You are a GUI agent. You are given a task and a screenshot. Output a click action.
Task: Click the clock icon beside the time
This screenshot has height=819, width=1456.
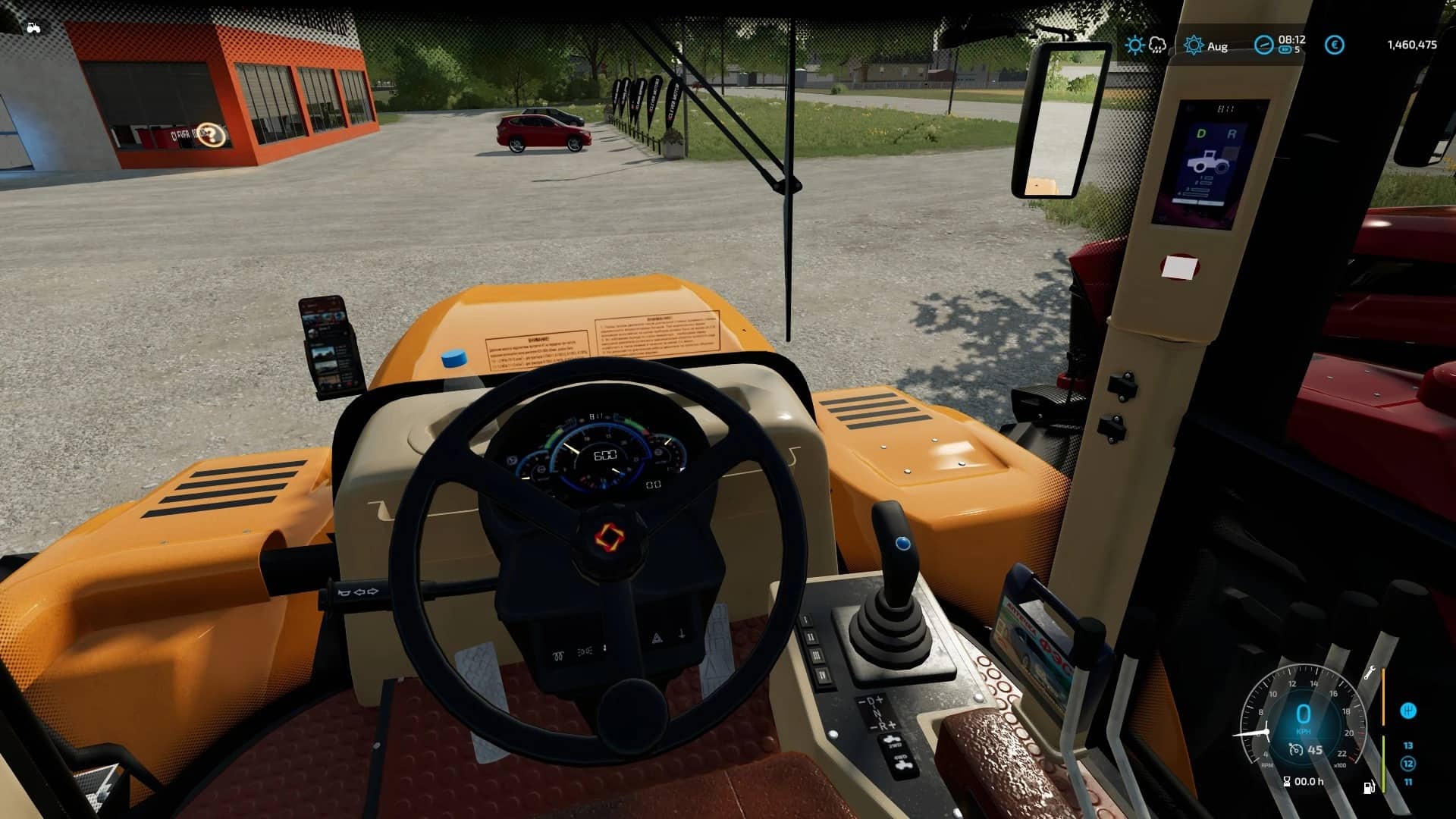1263,45
